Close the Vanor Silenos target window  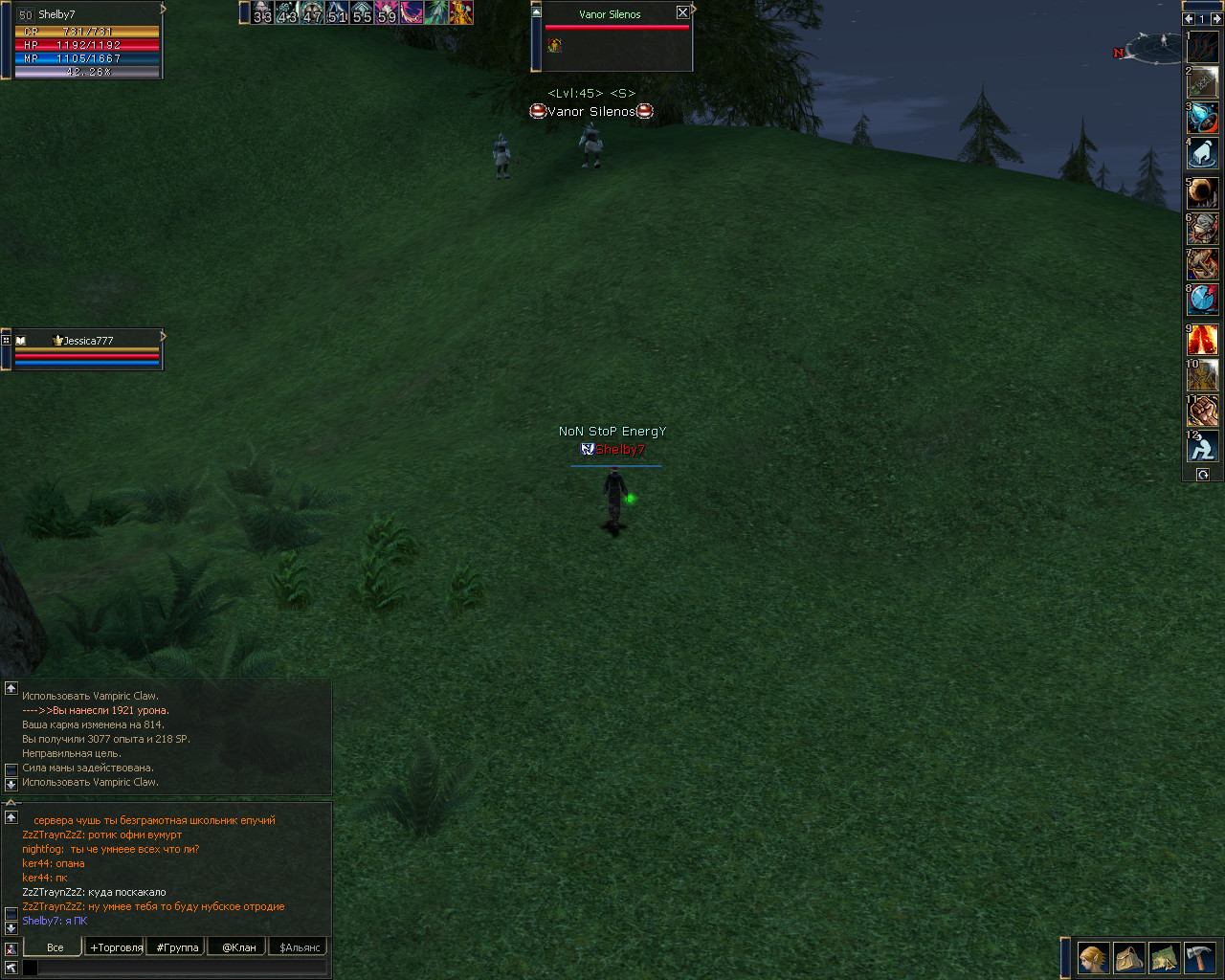(x=682, y=12)
